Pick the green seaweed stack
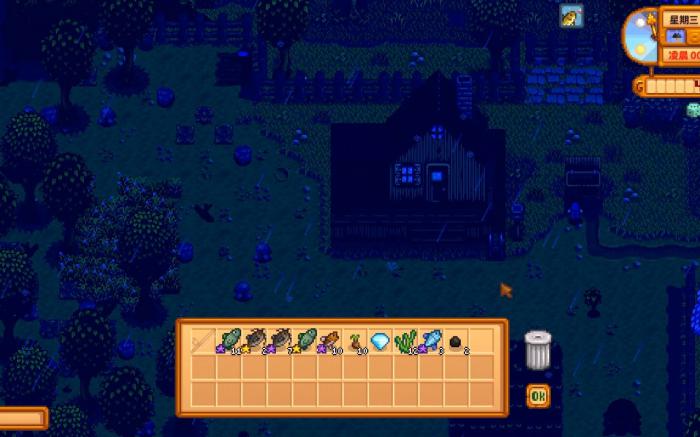The width and height of the screenshot is (700, 437). [x=406, y=341]
